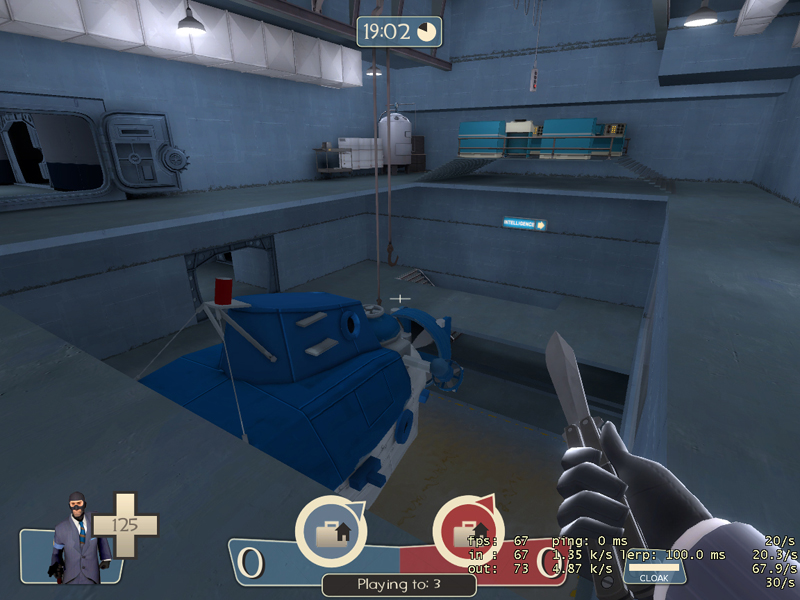Select the Spy class portrait
Image resolution: width=800 pixels, height=600 pixels.
pyautogui.click(x=75, y=535)
